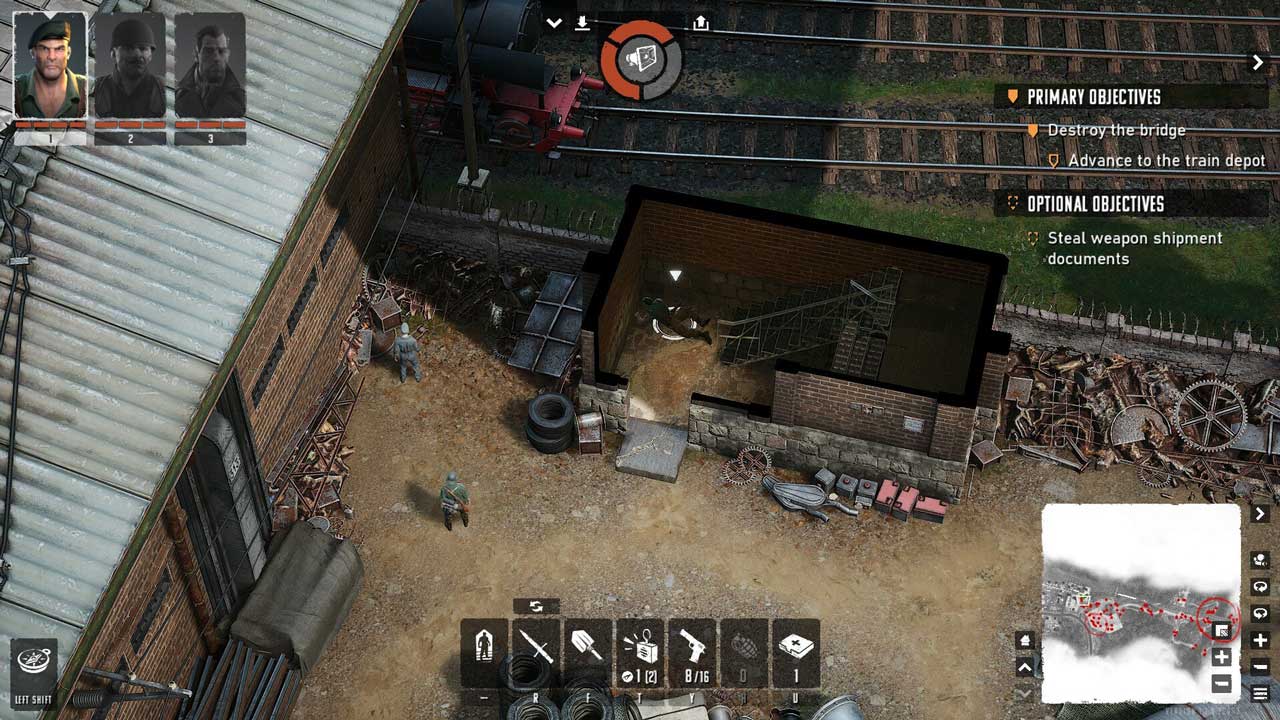
Task: Select the shovel tool slot
Action: [587, 652]
